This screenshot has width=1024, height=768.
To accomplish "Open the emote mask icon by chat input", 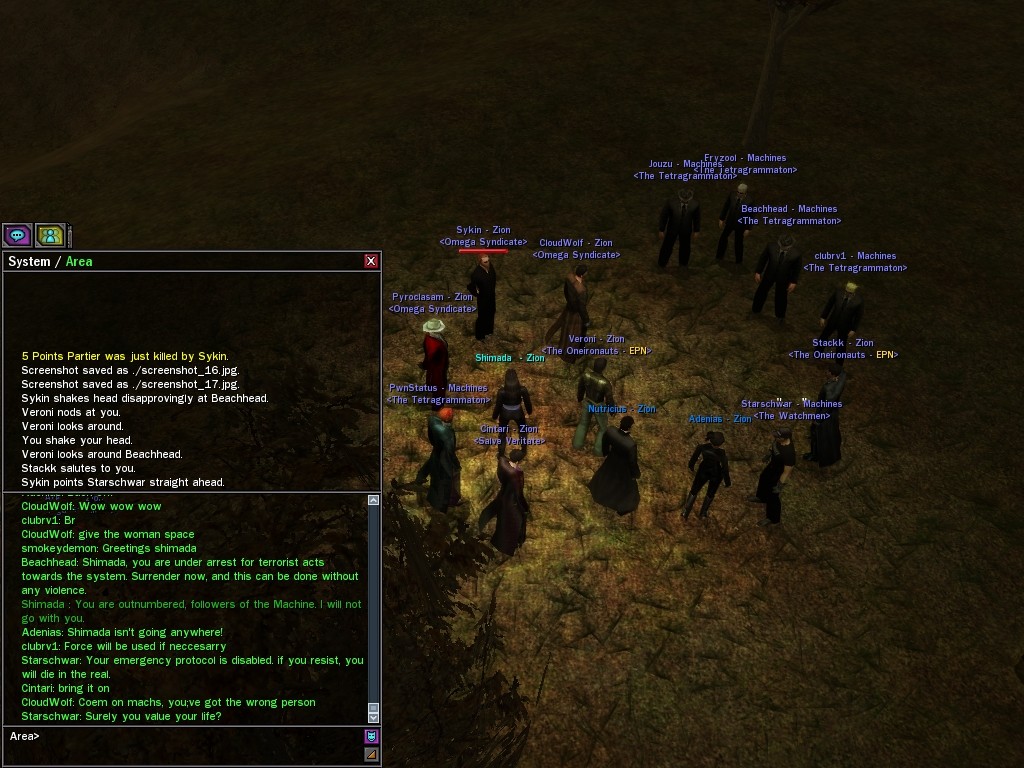I will pos(371,737).
